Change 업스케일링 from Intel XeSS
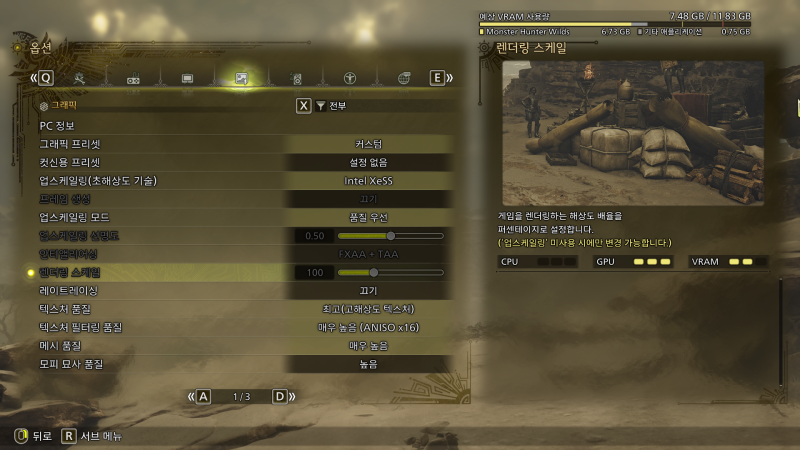Viewport: 800px width, 450px height. click(x=368, y=181)
